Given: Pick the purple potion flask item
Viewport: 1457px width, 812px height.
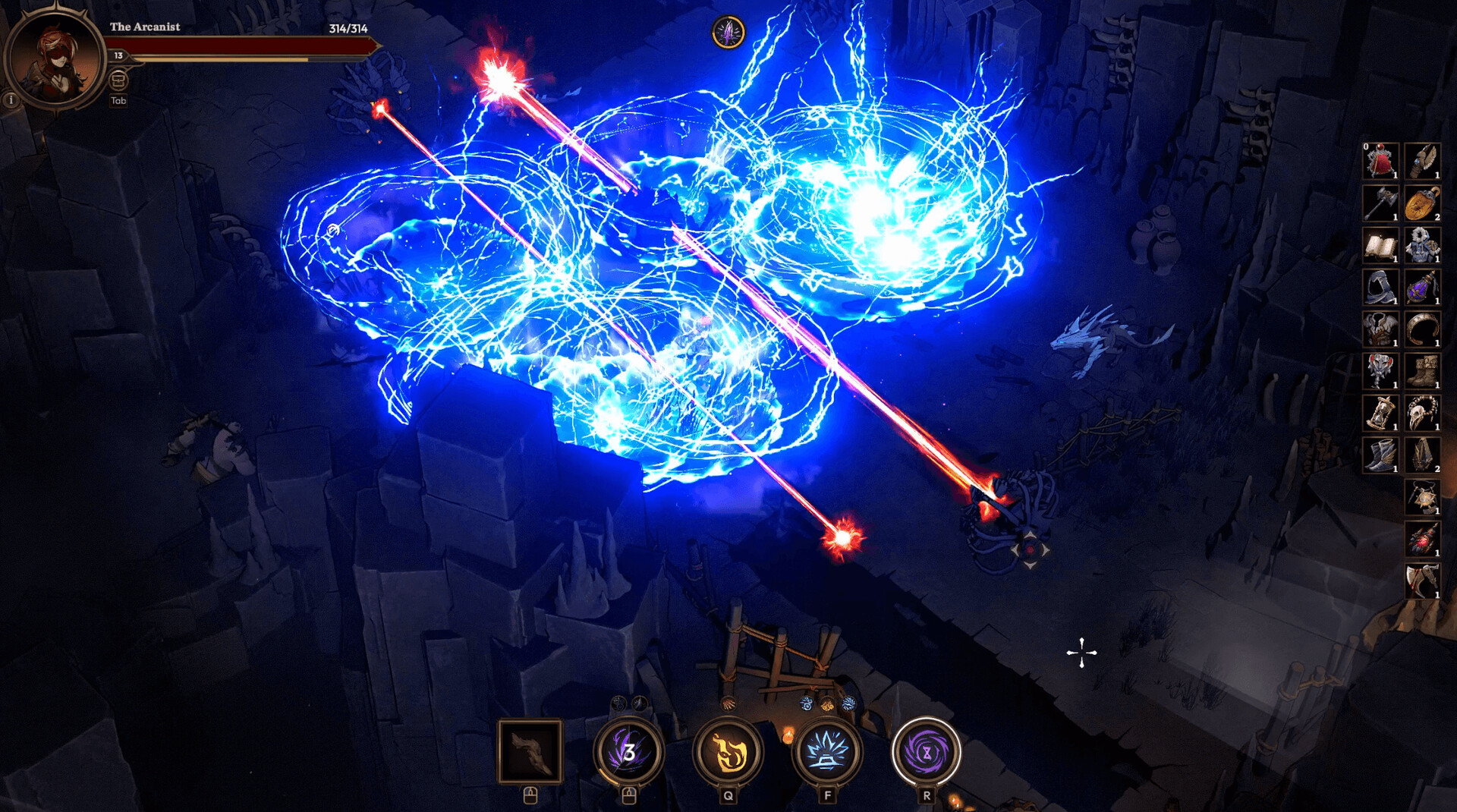Looking at the screenshot, I should (1422, 287).
